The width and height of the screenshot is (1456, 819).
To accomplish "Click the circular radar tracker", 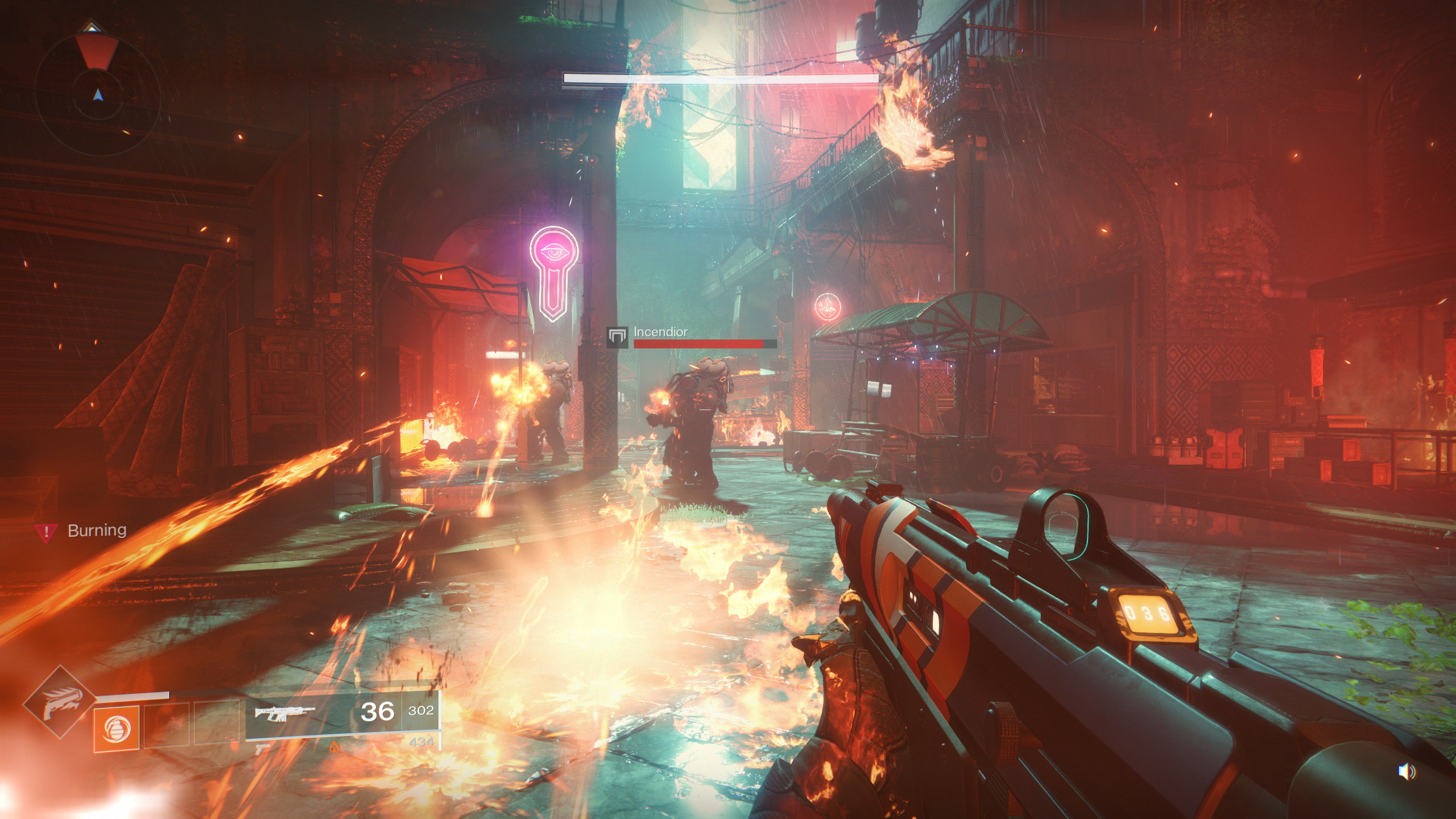I will (x=97, y=86).
